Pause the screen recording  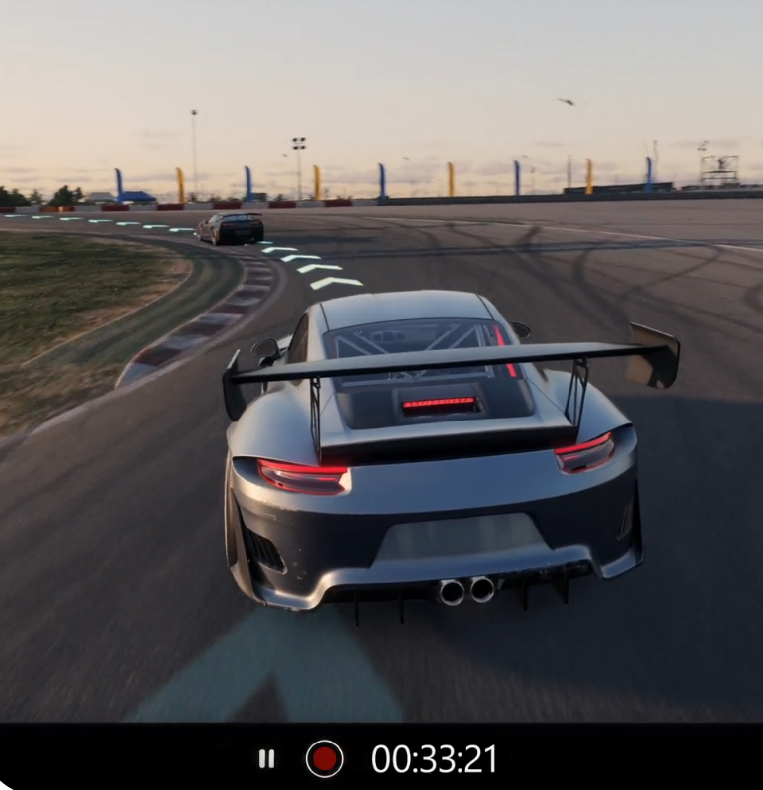pyautogui.click(x=266, y=759)
